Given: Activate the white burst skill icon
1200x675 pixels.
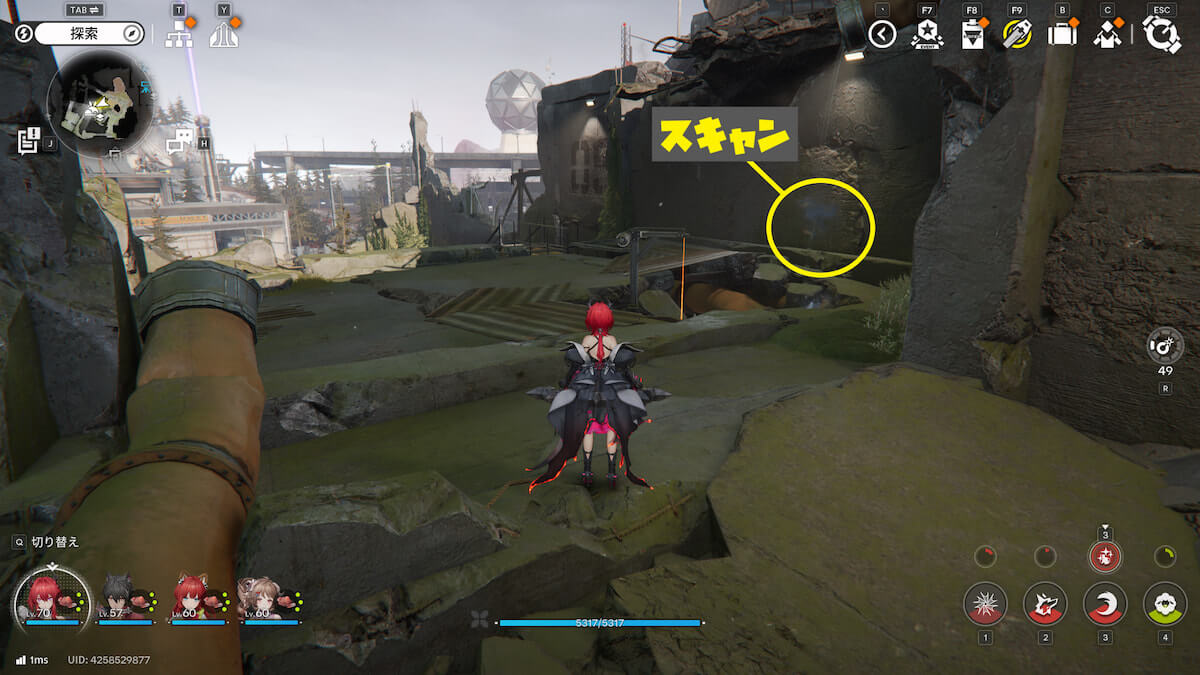Looking at the screenshot, I should tap(985, 604).
